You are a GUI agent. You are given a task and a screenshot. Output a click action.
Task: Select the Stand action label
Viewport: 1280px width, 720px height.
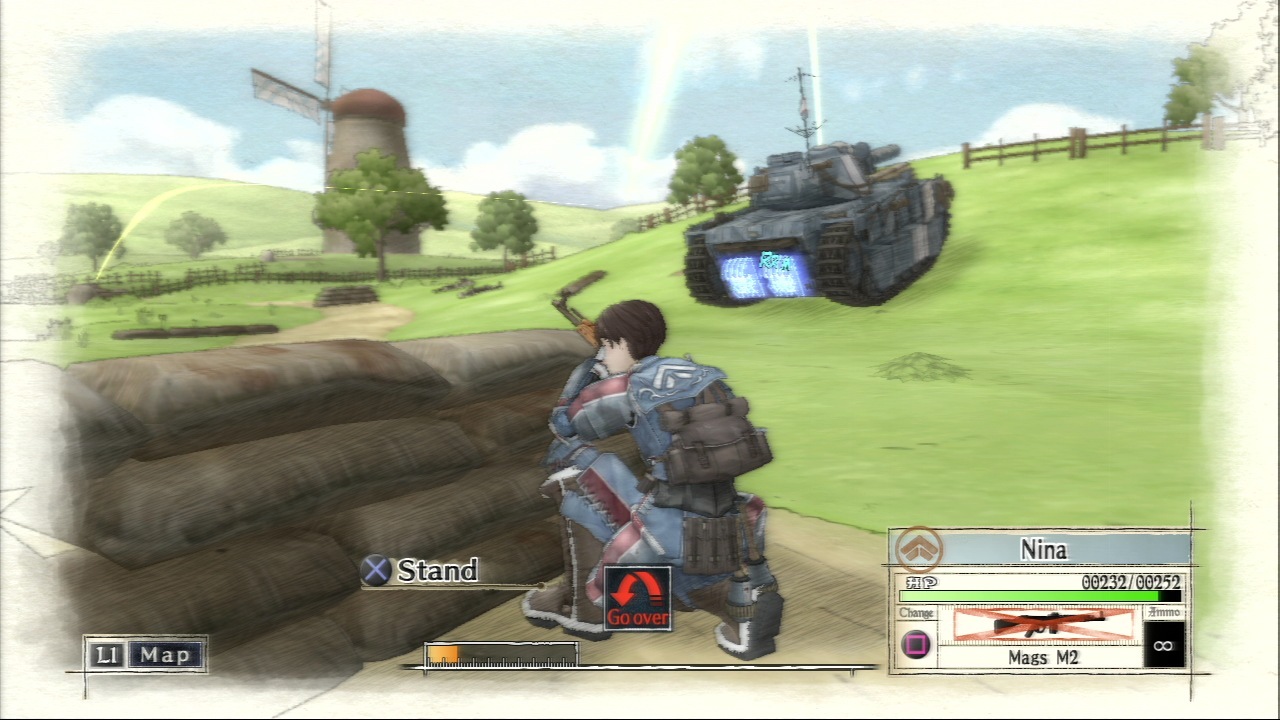(437, 571)
